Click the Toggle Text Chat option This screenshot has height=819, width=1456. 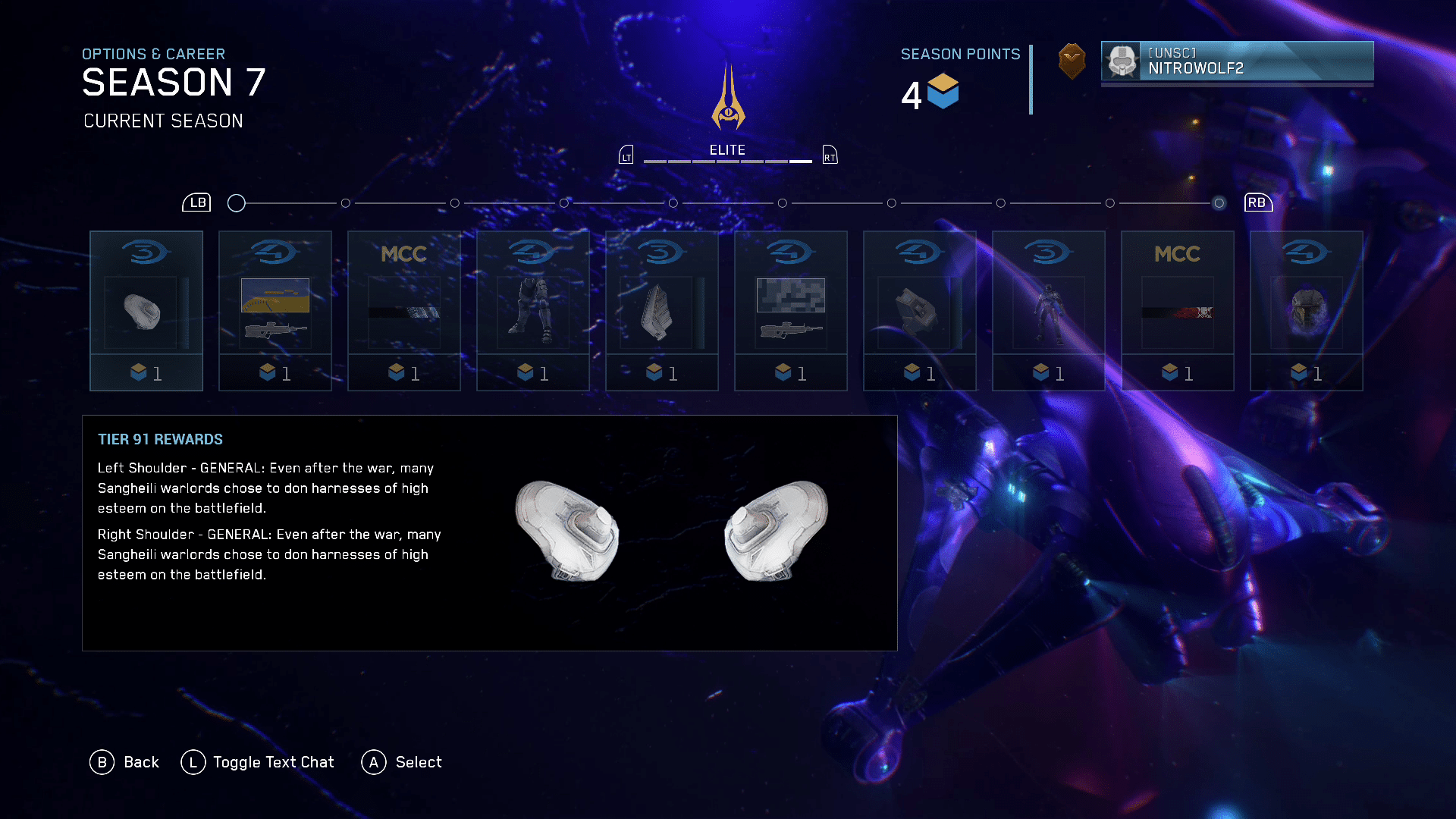258,762
